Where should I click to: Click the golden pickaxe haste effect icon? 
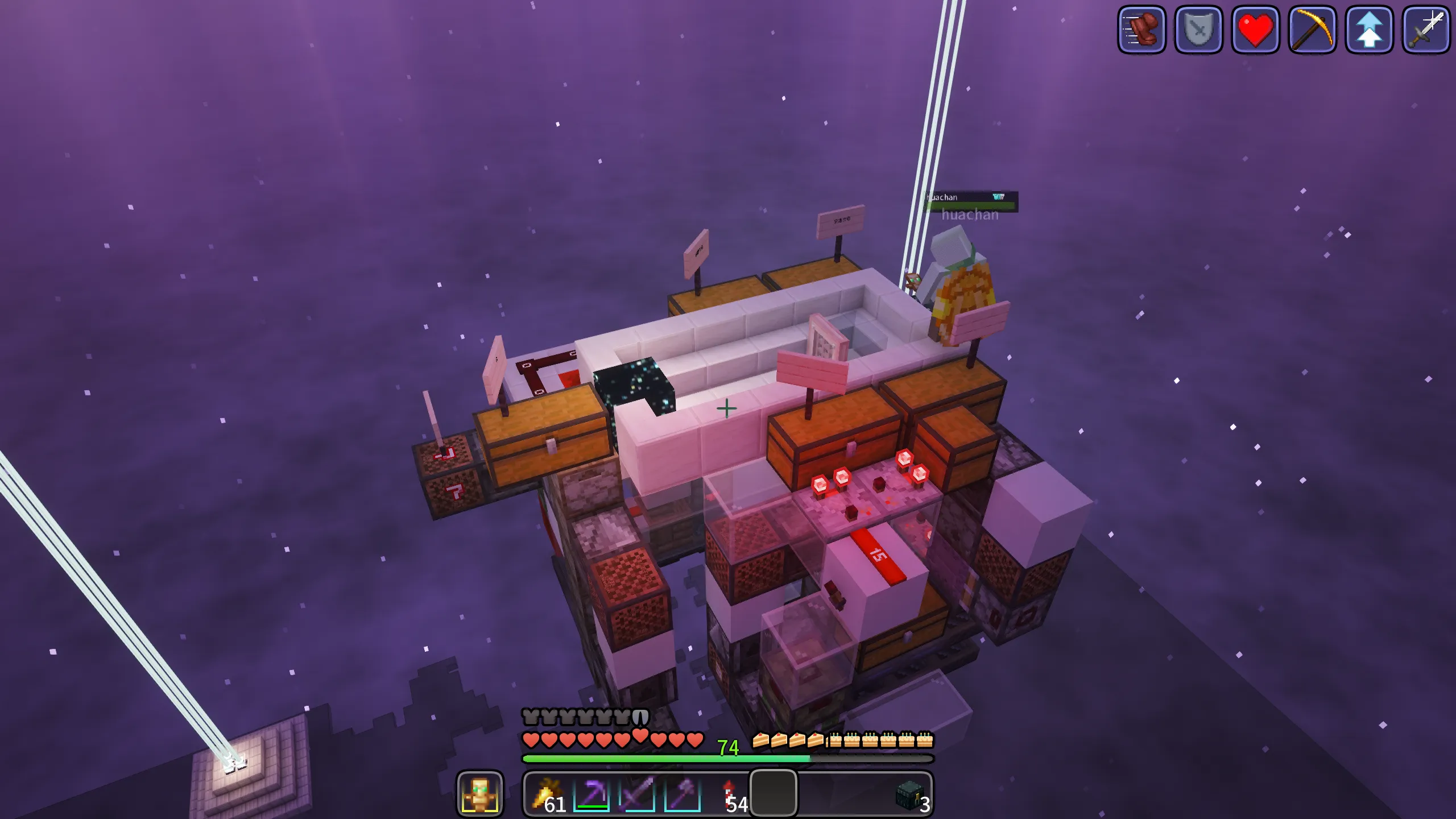(1312, 30)
